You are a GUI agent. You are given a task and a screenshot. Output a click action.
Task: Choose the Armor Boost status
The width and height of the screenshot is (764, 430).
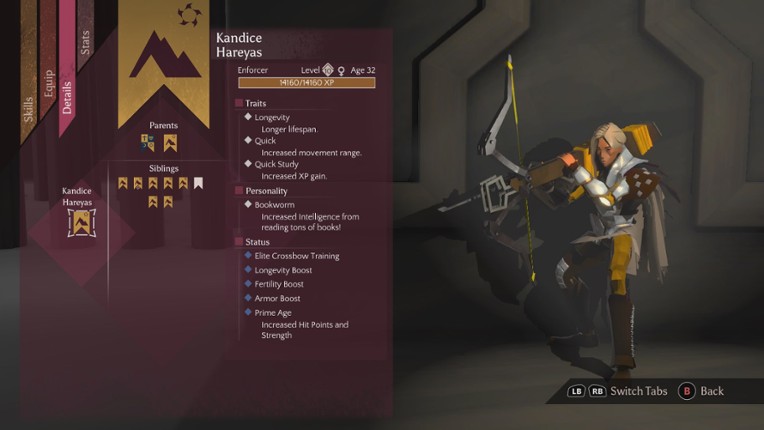277,298
